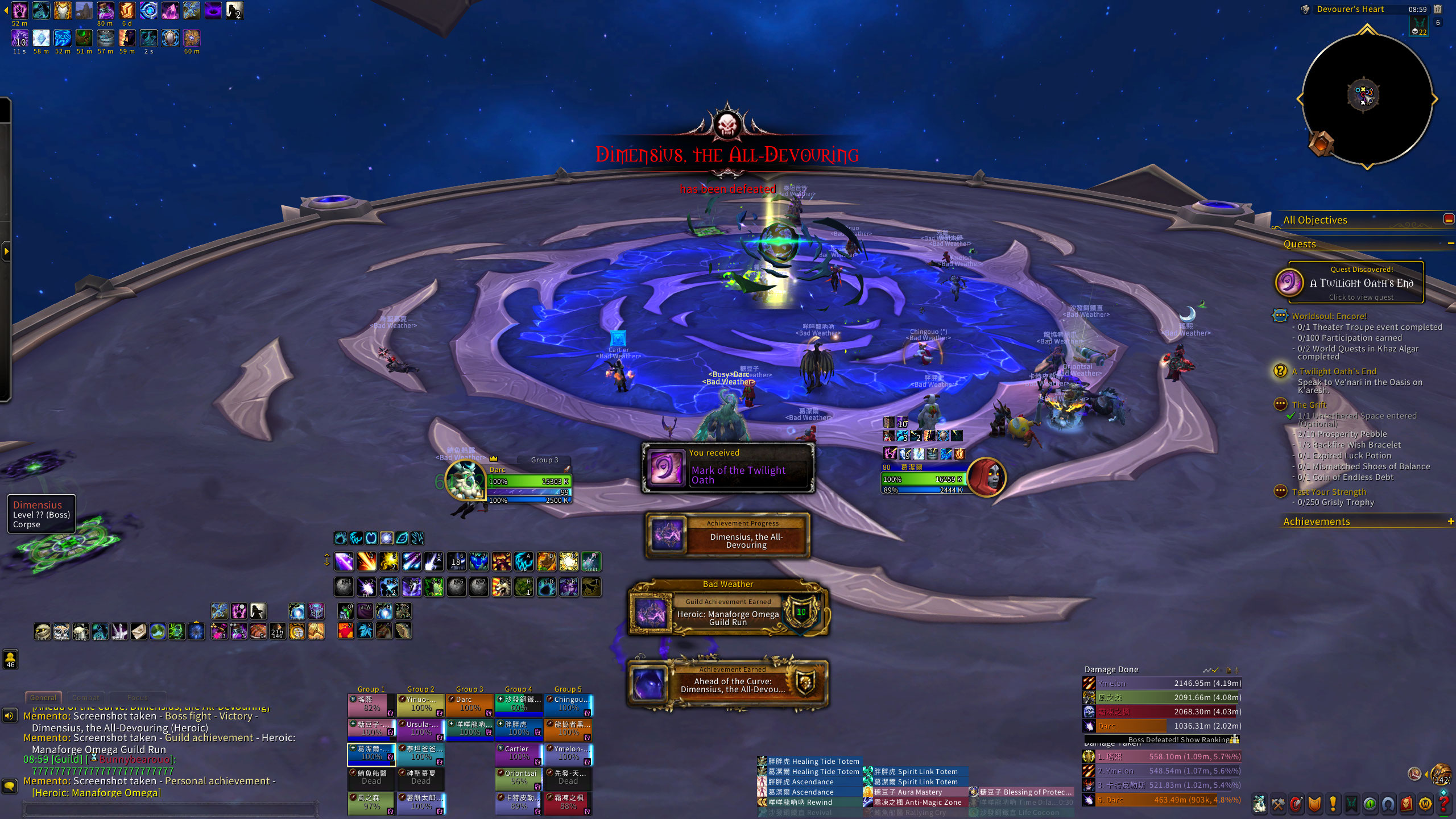The height and width of the screenshot is (819, 1456).
Task: Expand the Achievements tracker section
Action: 1450,522
